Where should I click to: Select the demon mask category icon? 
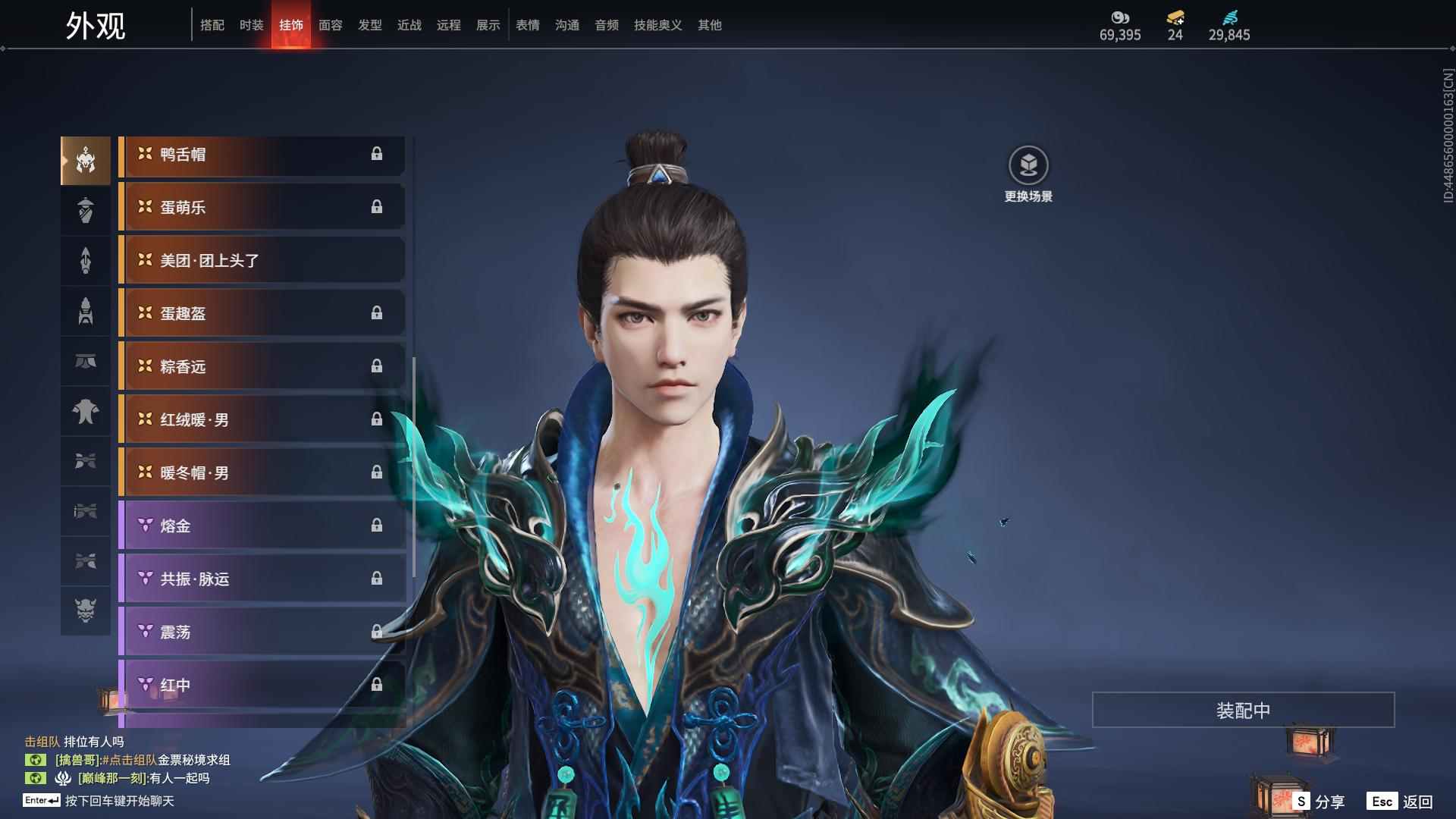click(86, 610)
